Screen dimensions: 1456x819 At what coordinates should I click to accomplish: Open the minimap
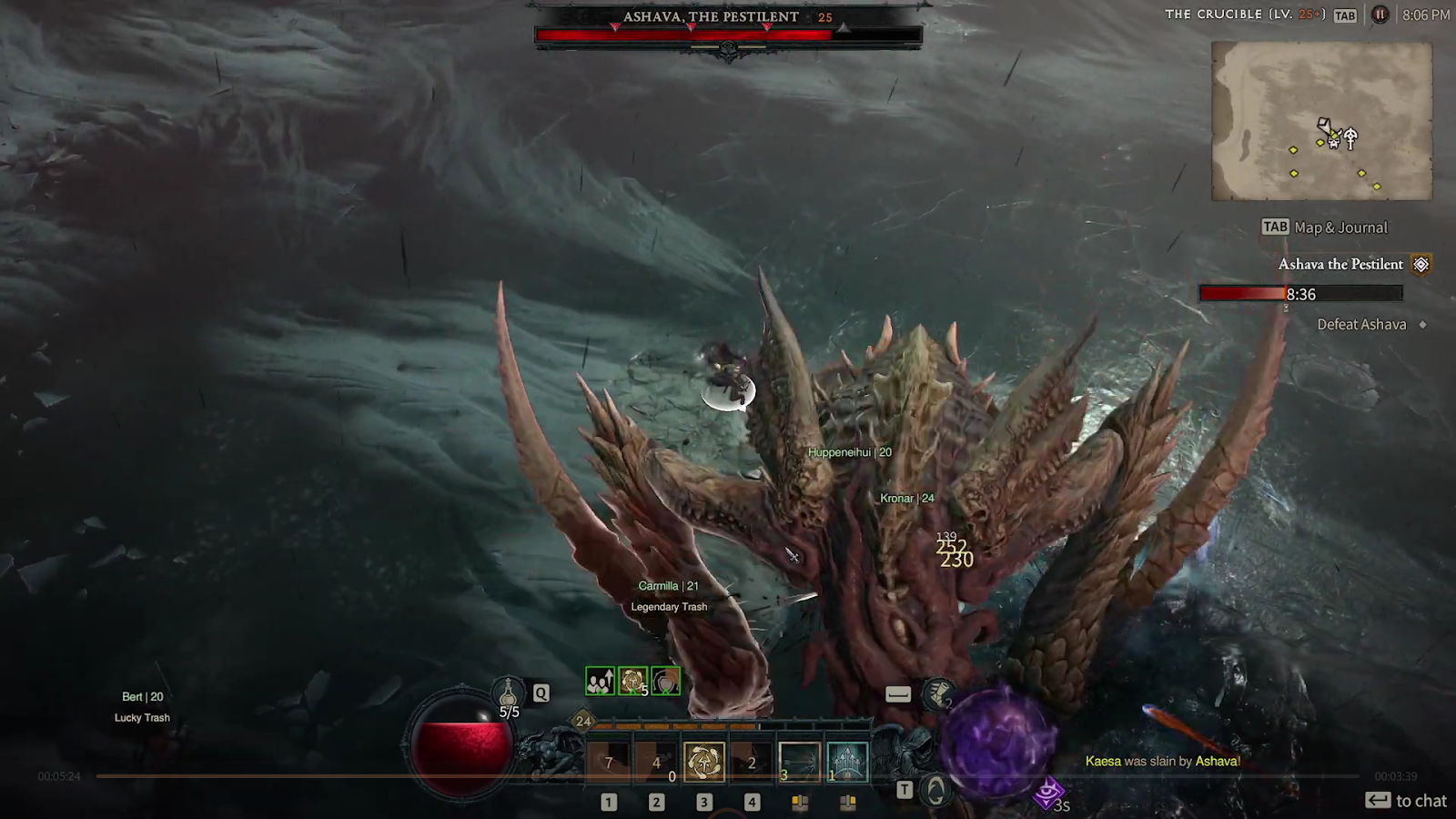pyautogui.click(x=1321, y=121)
